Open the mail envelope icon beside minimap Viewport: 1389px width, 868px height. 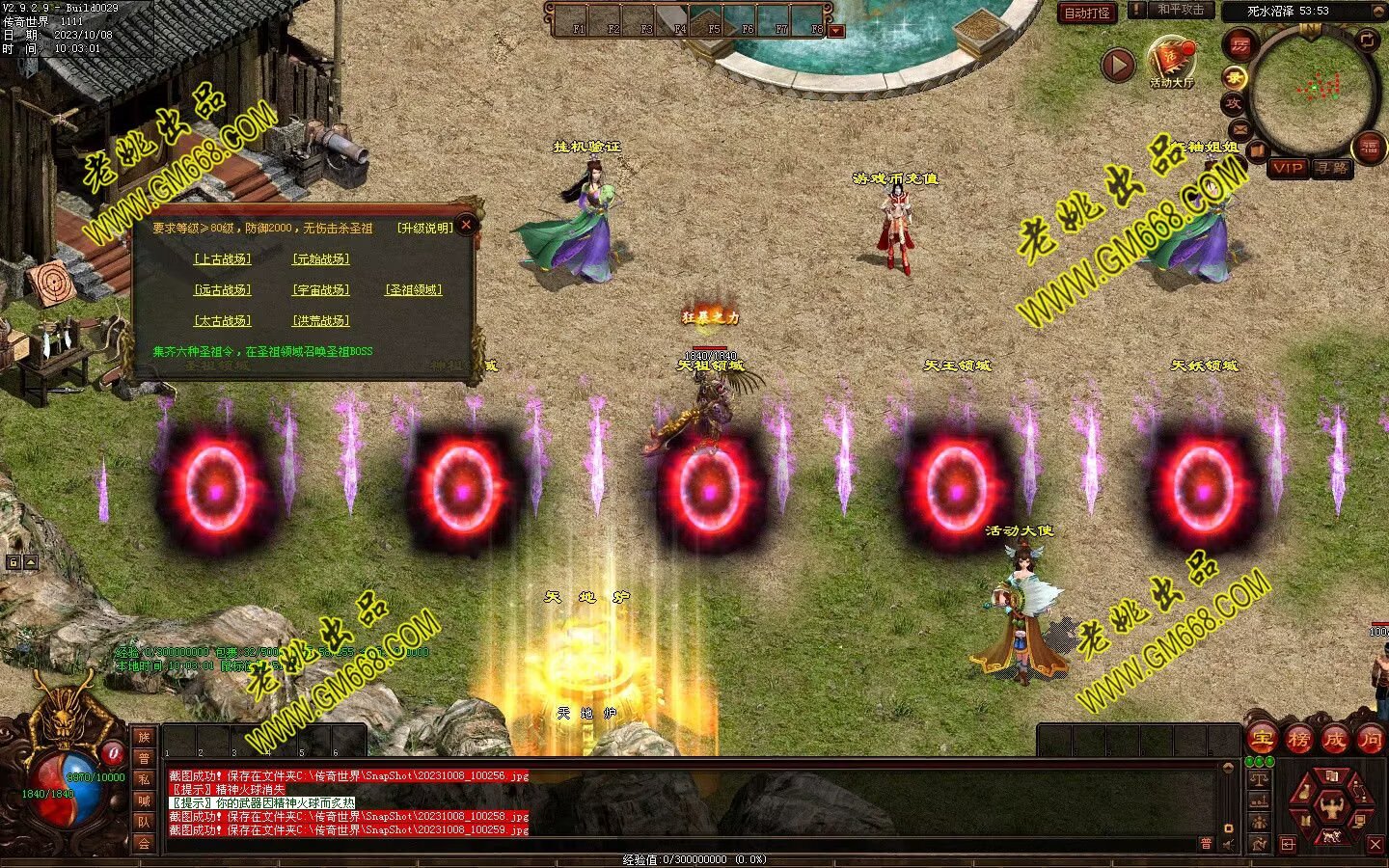[1239, 129]
